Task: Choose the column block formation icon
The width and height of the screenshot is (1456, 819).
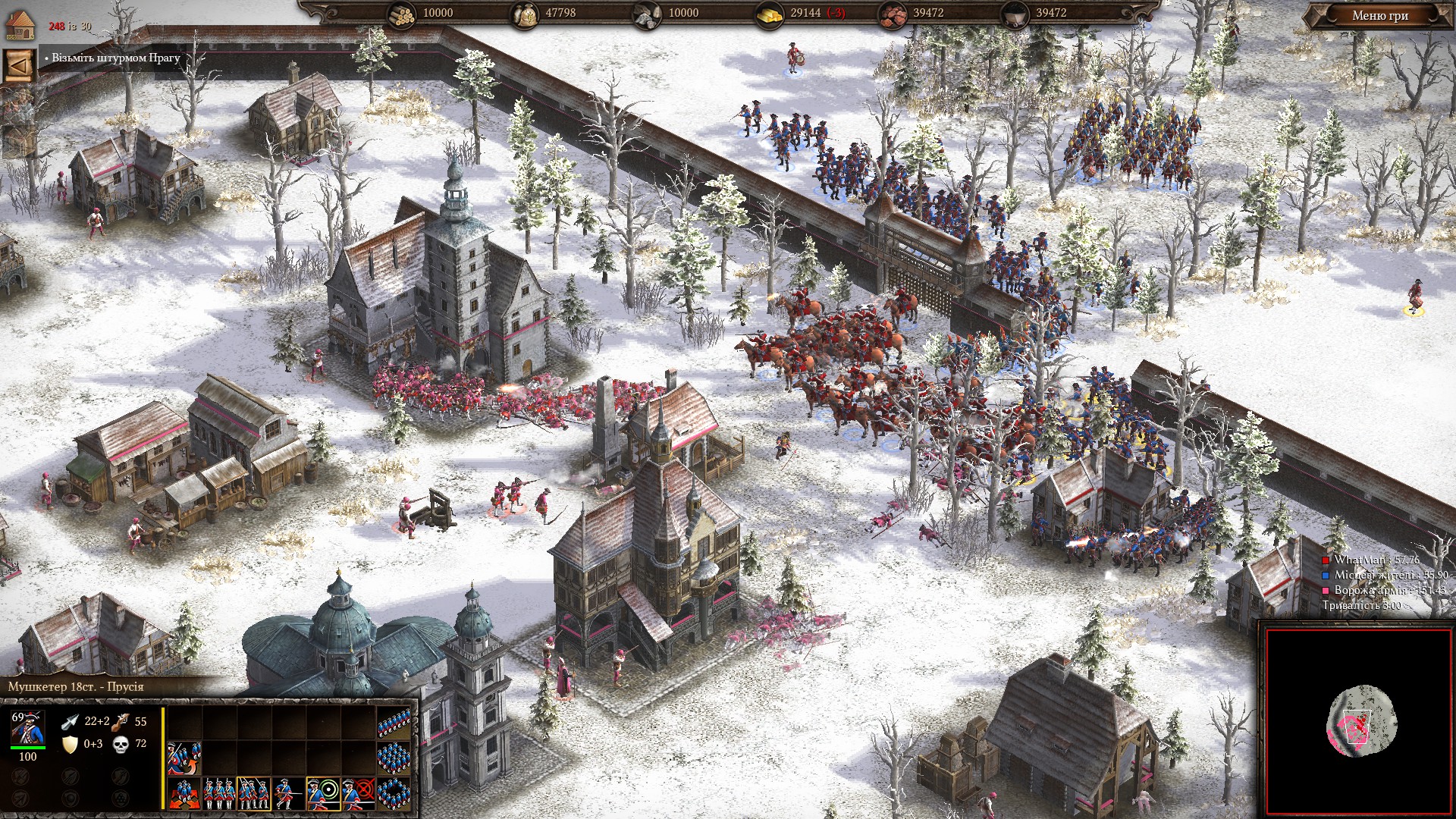Action: coord(394,757)
